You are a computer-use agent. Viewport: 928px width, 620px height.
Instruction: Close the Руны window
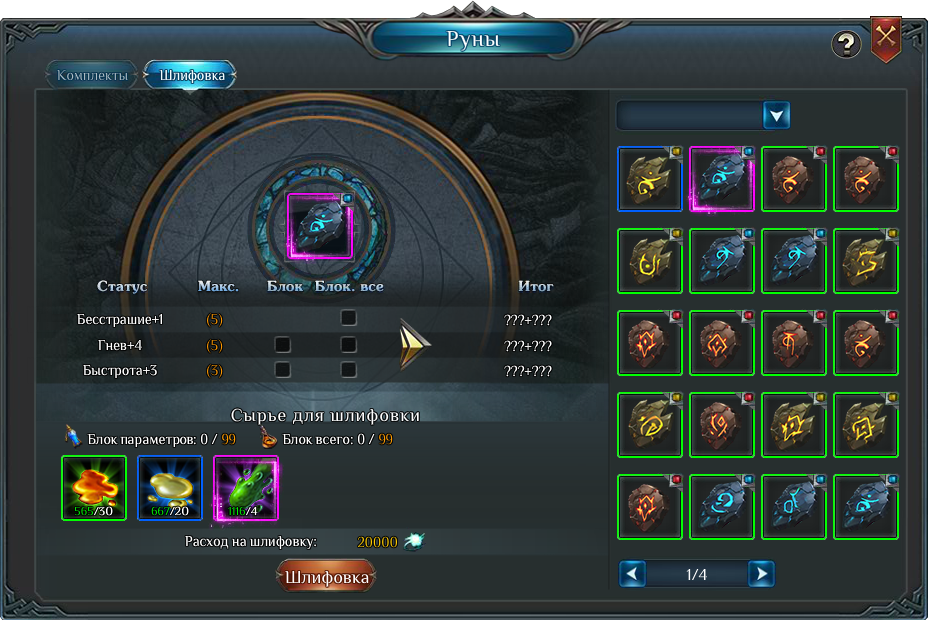(x=886, y=39)
